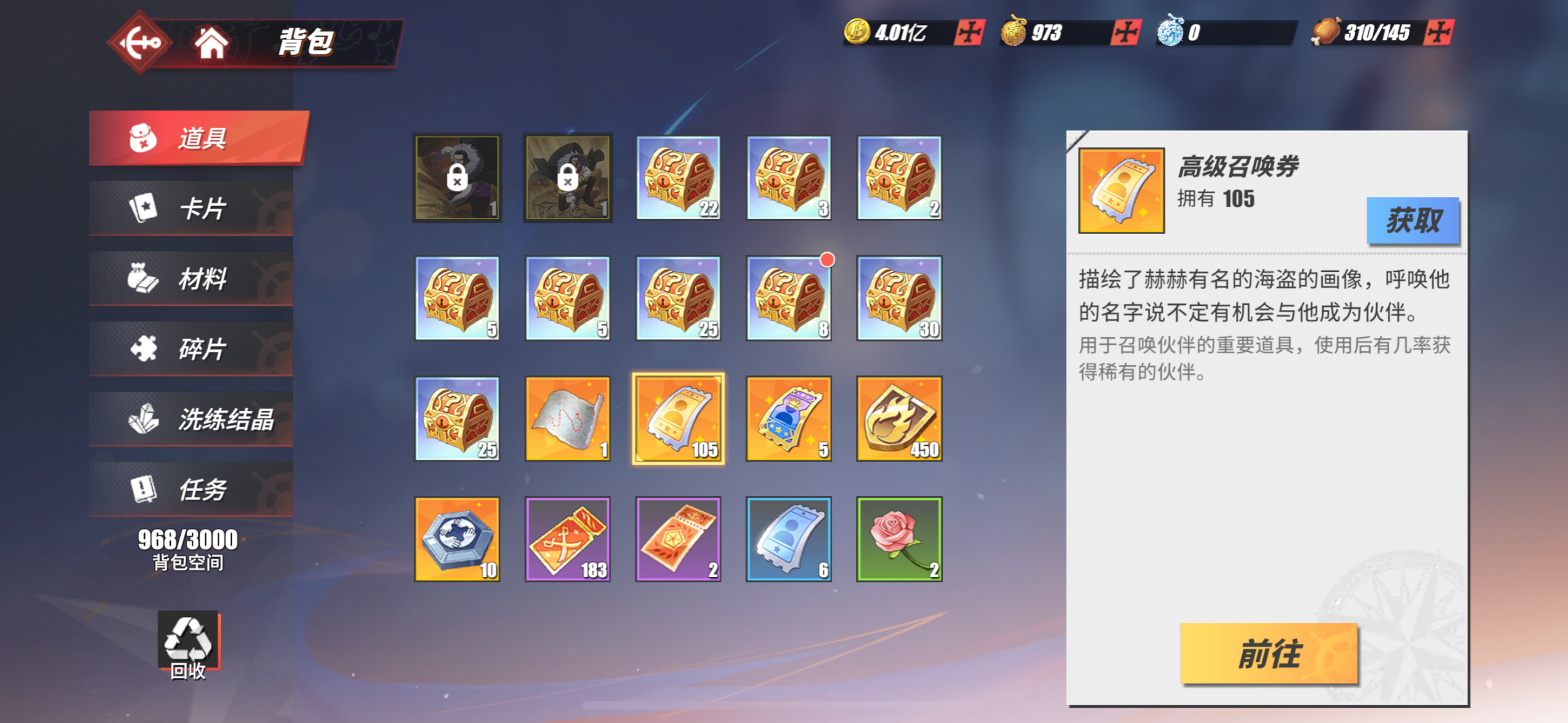Tap the blue 获取 button
1568x723 pixels.
click(1412, 220)
